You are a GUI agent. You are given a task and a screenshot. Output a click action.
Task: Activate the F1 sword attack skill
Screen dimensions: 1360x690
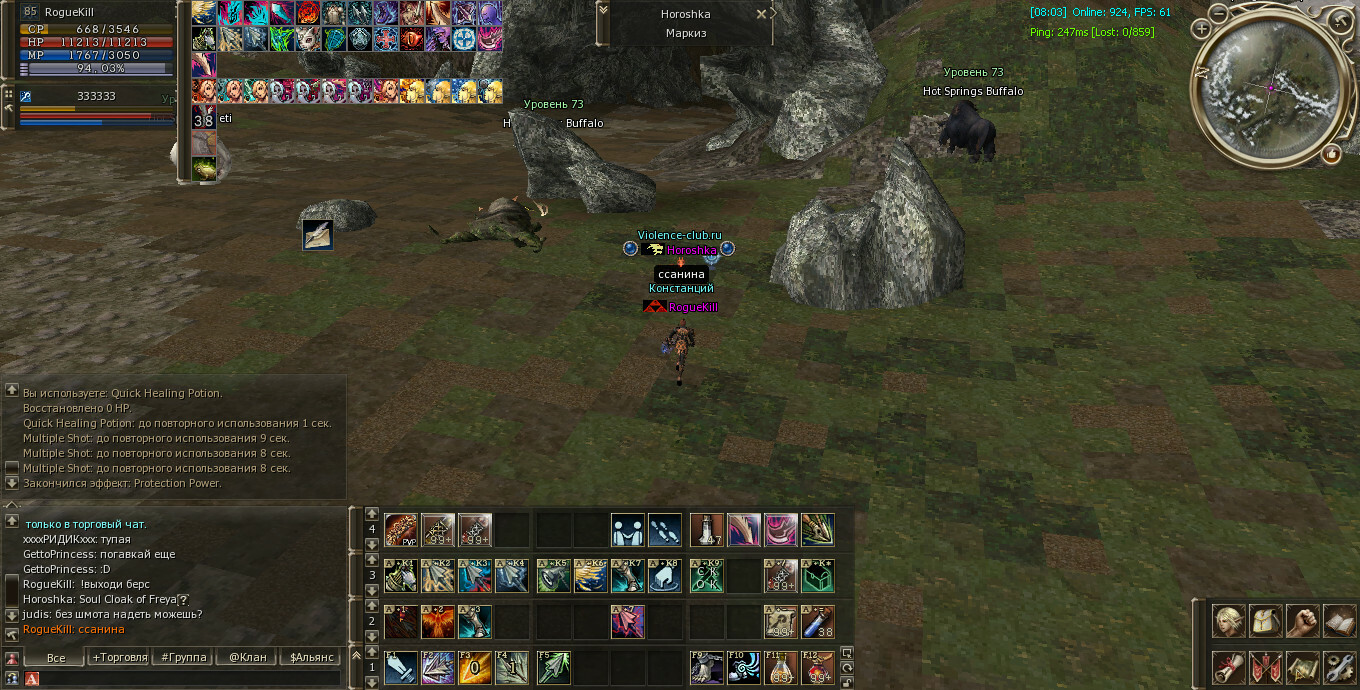tap(400, 667)
